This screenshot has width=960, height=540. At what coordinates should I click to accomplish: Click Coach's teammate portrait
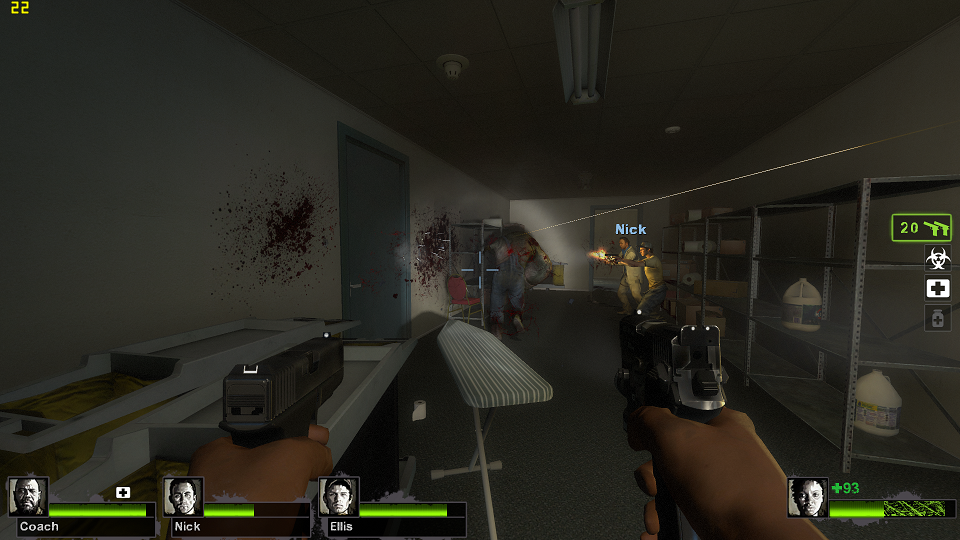click(27, 497)
